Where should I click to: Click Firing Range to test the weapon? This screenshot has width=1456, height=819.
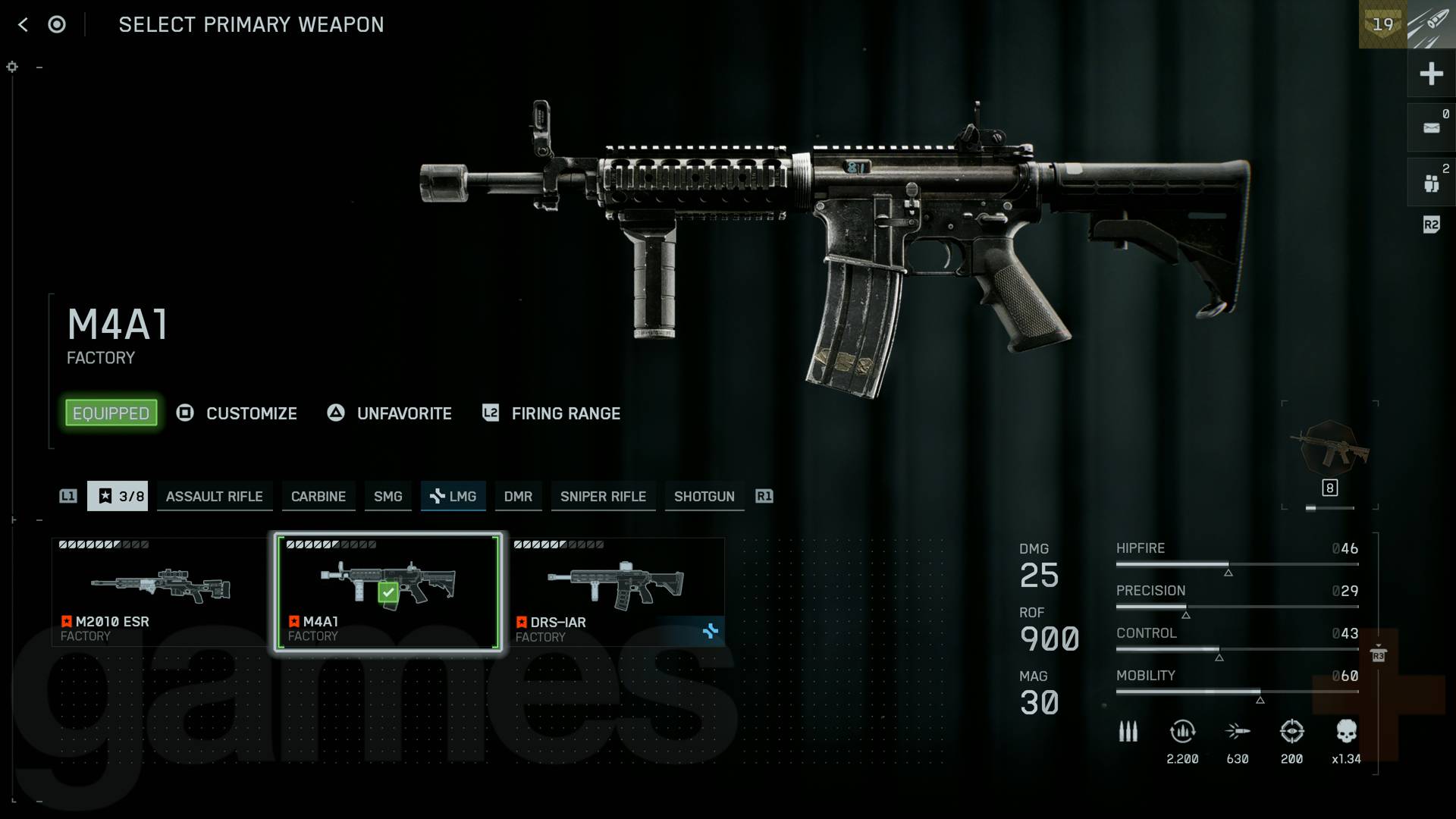565,413
